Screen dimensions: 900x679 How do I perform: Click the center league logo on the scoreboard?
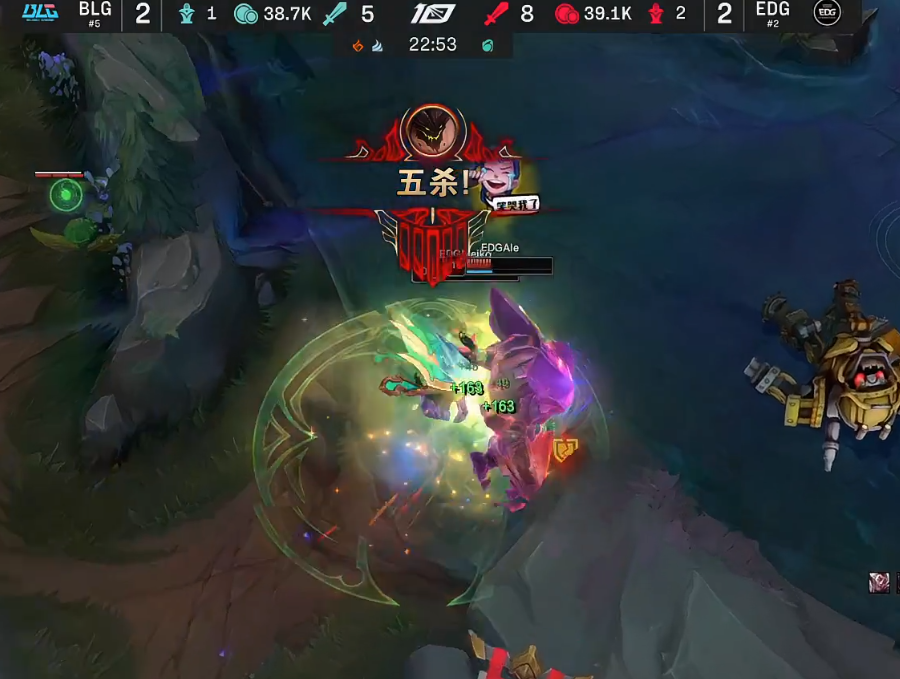click(433, 14)
